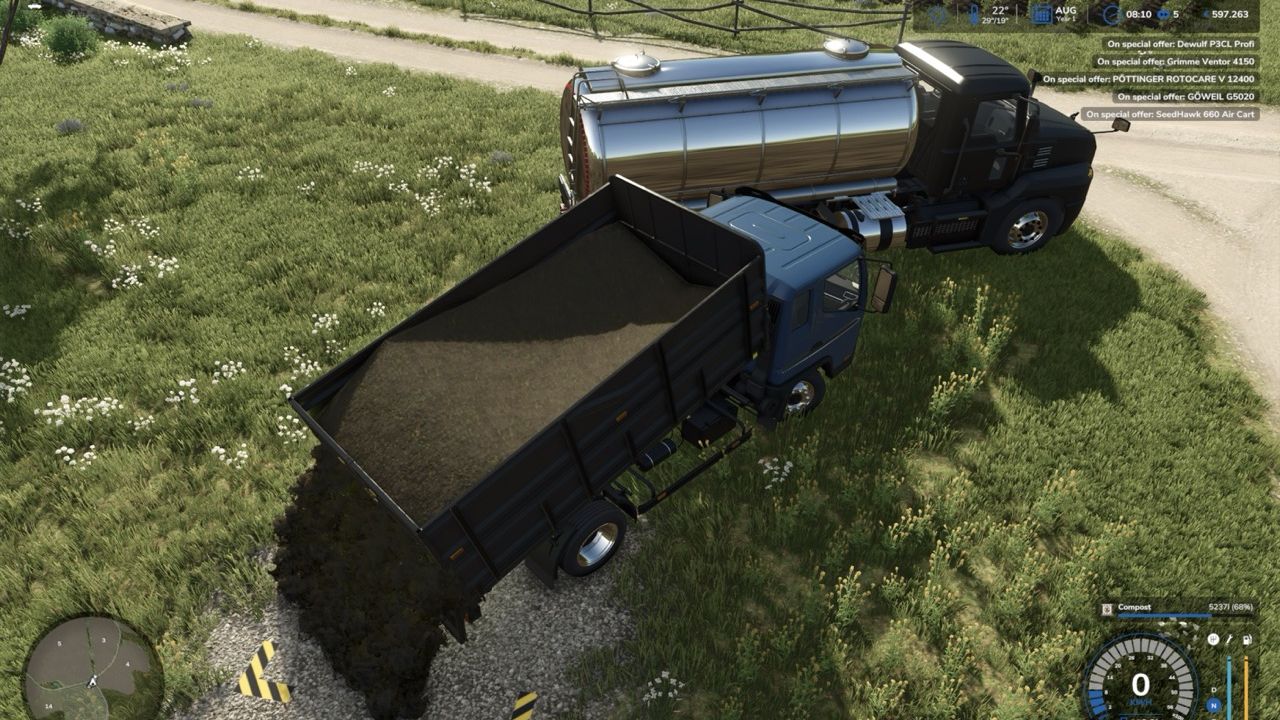Open the PÖTTINGER ROTOCARE V 12400 offer

coord(1149,79)
